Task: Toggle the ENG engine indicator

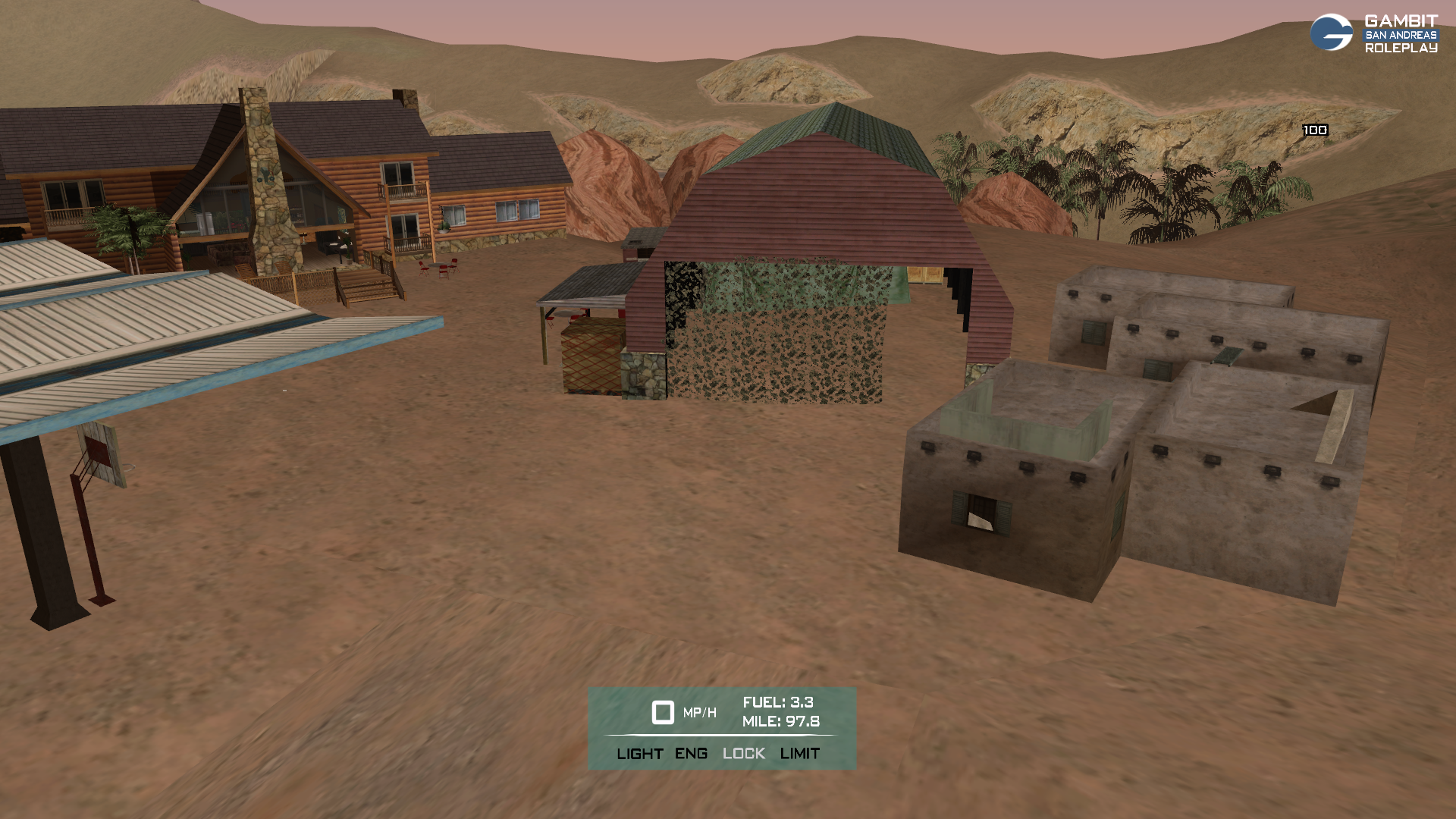Action: 691,754
